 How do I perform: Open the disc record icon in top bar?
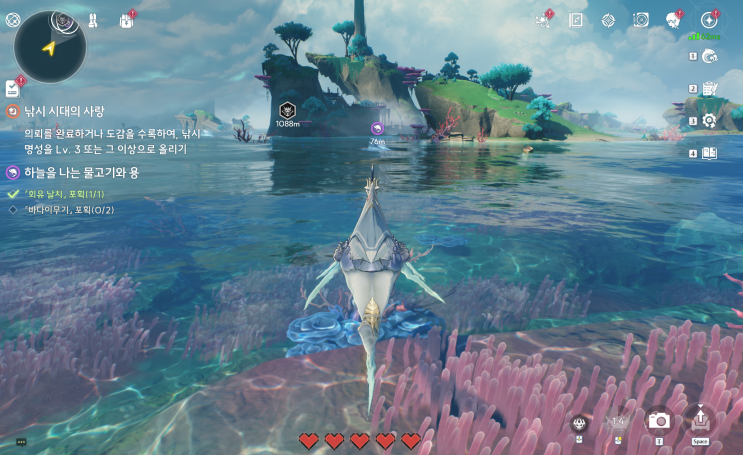pyautogui.click(x=641, y=20)
